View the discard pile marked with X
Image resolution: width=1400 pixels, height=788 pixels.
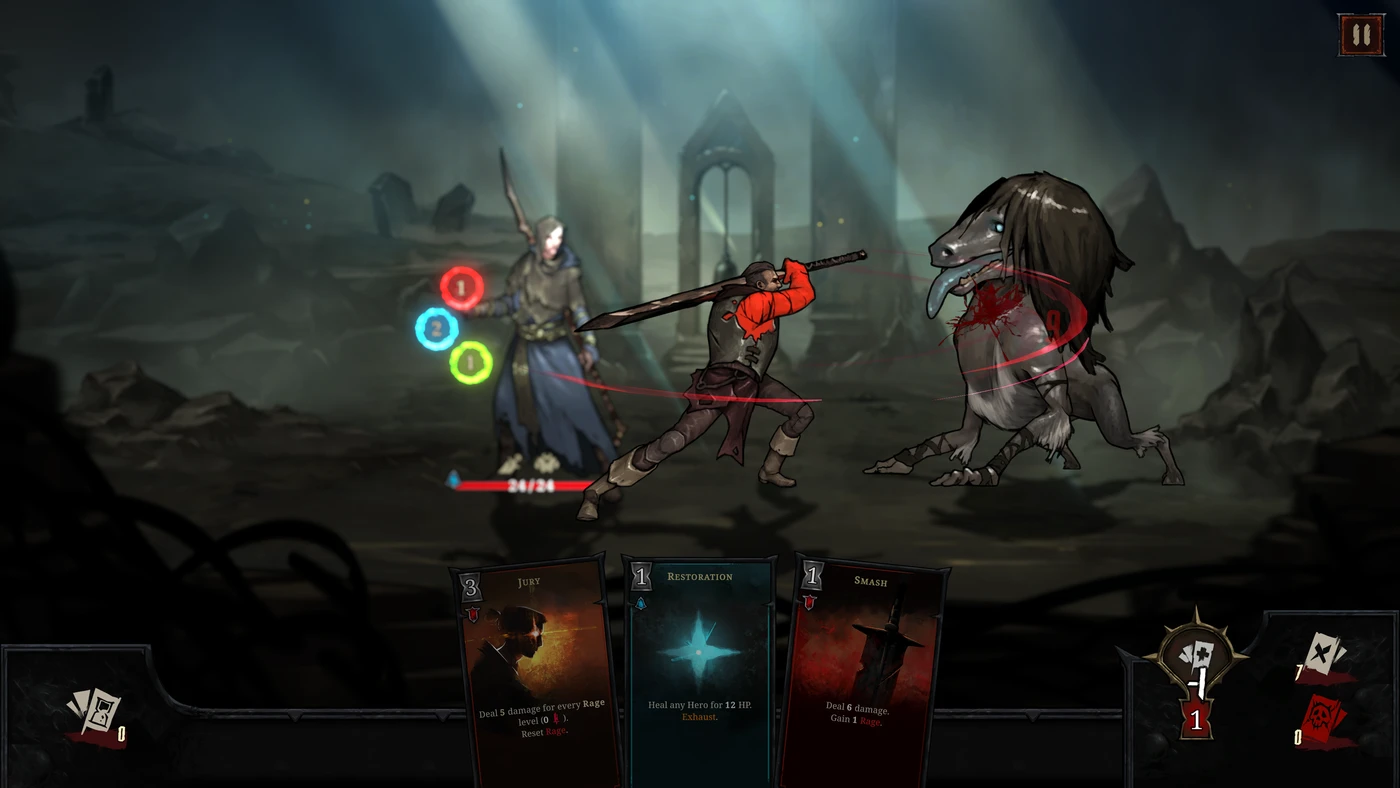pos(1325,656)
